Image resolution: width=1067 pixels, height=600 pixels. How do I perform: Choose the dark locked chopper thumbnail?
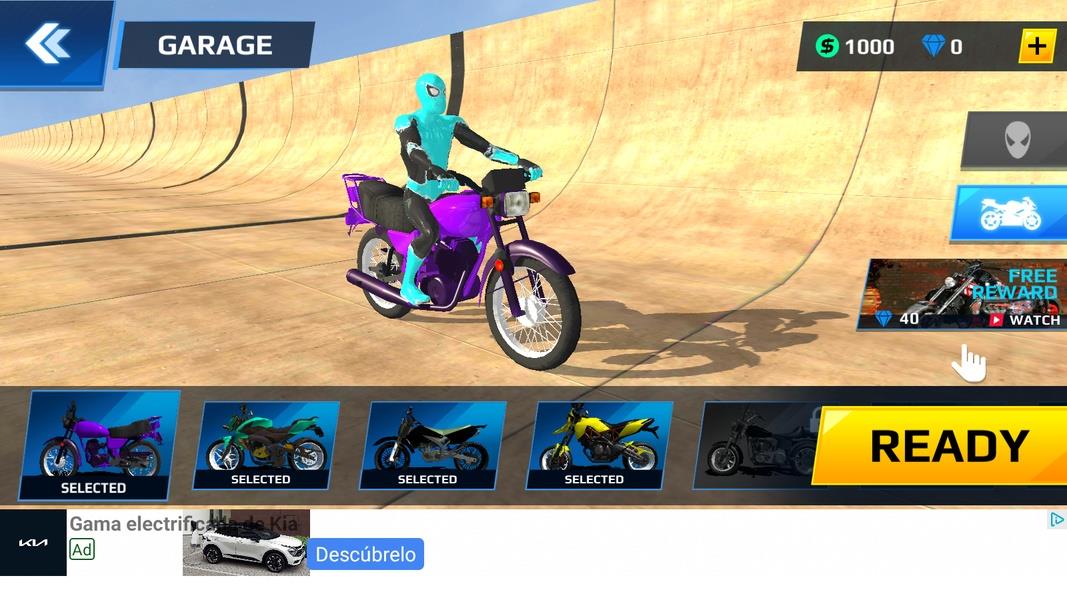[757, 445]
